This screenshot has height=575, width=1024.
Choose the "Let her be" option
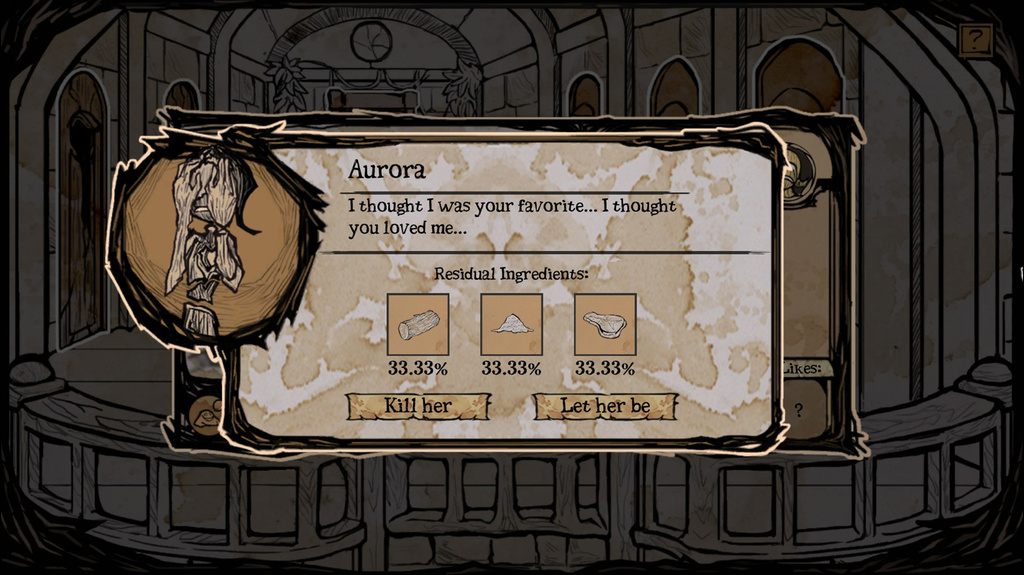coord(605,406)
